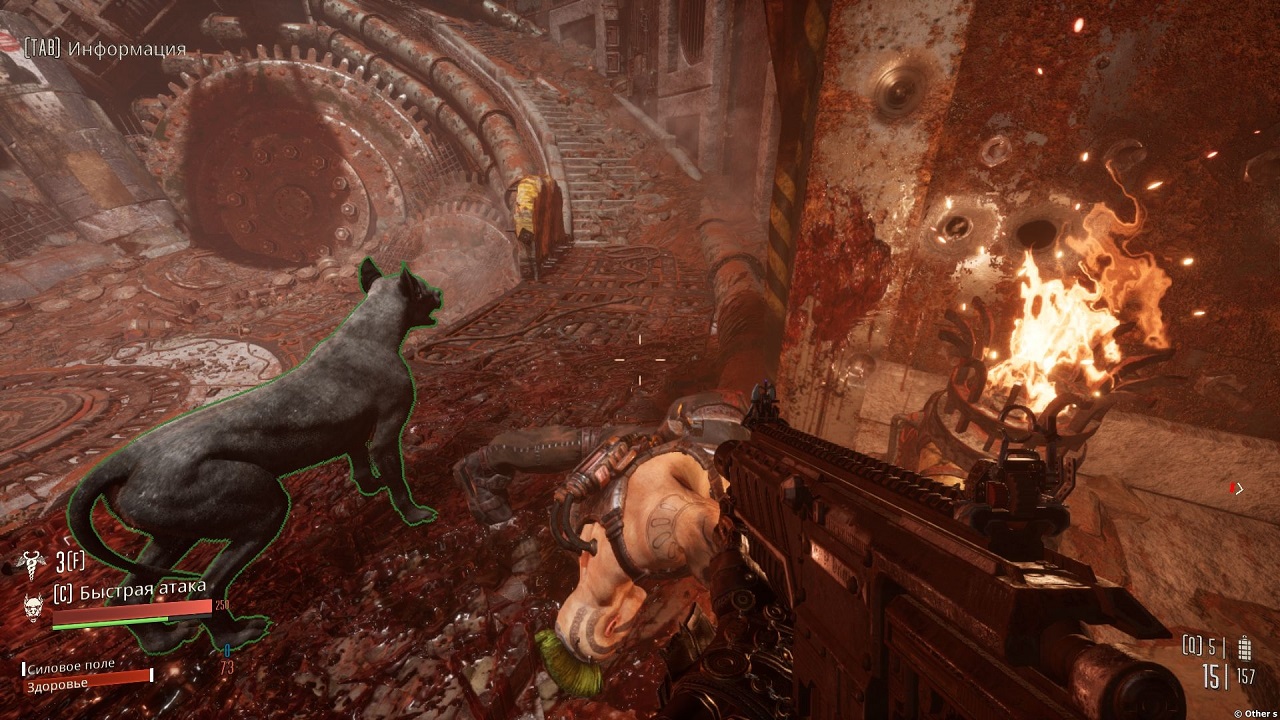1280x720 pixels.
Task: Select the grenade canister icon
Action: coord(1244,645)
